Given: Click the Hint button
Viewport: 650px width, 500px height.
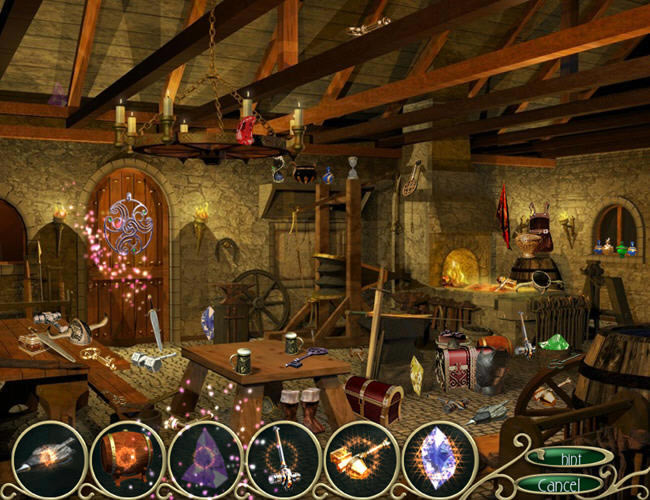Looking at the screenshot, I should coord(569,456).
